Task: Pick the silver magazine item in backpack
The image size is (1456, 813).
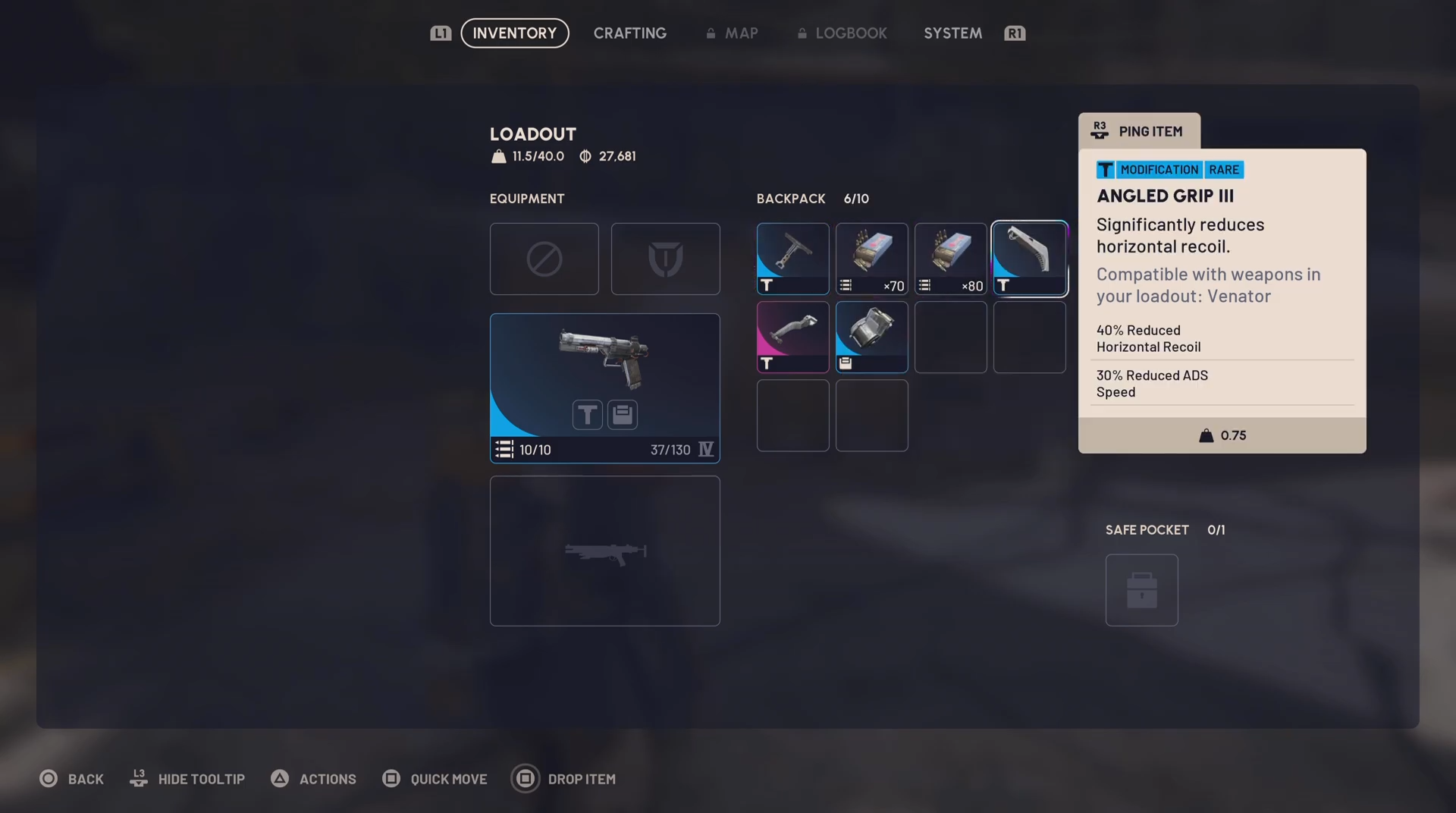Action: pos(871,337)
